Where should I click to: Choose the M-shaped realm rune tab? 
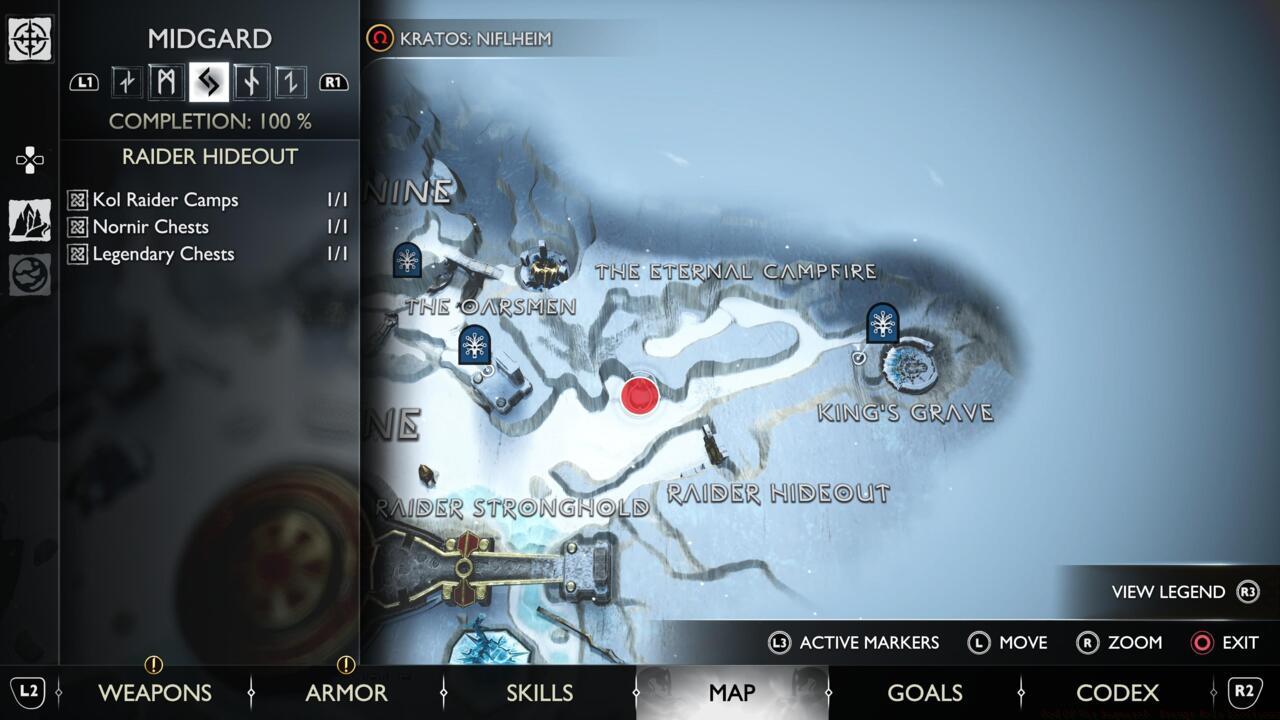[x=167, y=82]
